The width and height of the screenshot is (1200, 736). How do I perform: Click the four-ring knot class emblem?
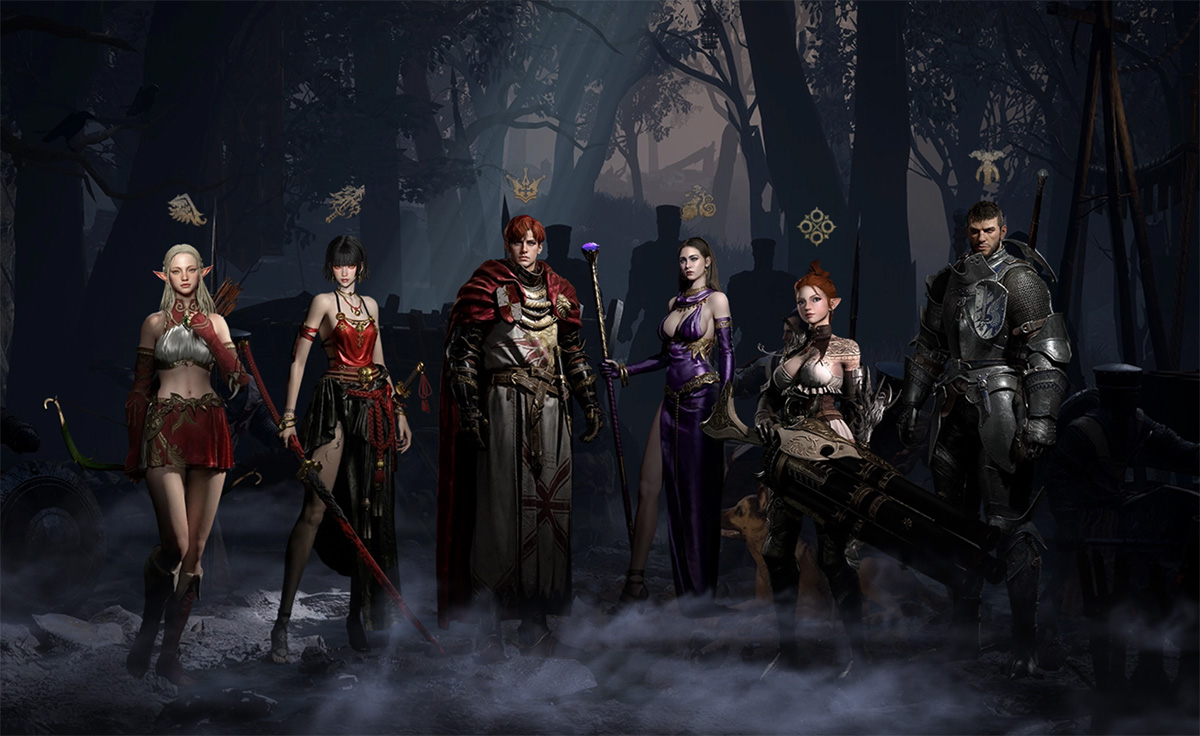(816, 226)
